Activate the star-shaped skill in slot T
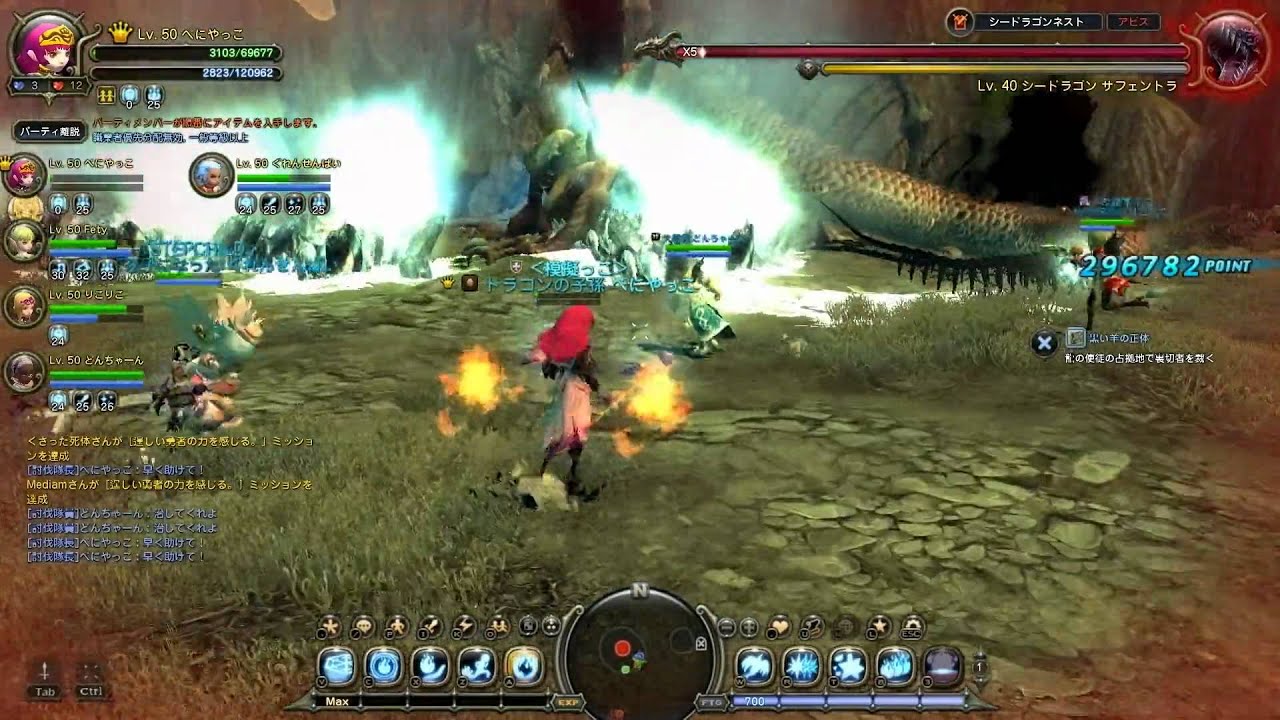This screenshot has height=720, width=1280. coord(845,667)
